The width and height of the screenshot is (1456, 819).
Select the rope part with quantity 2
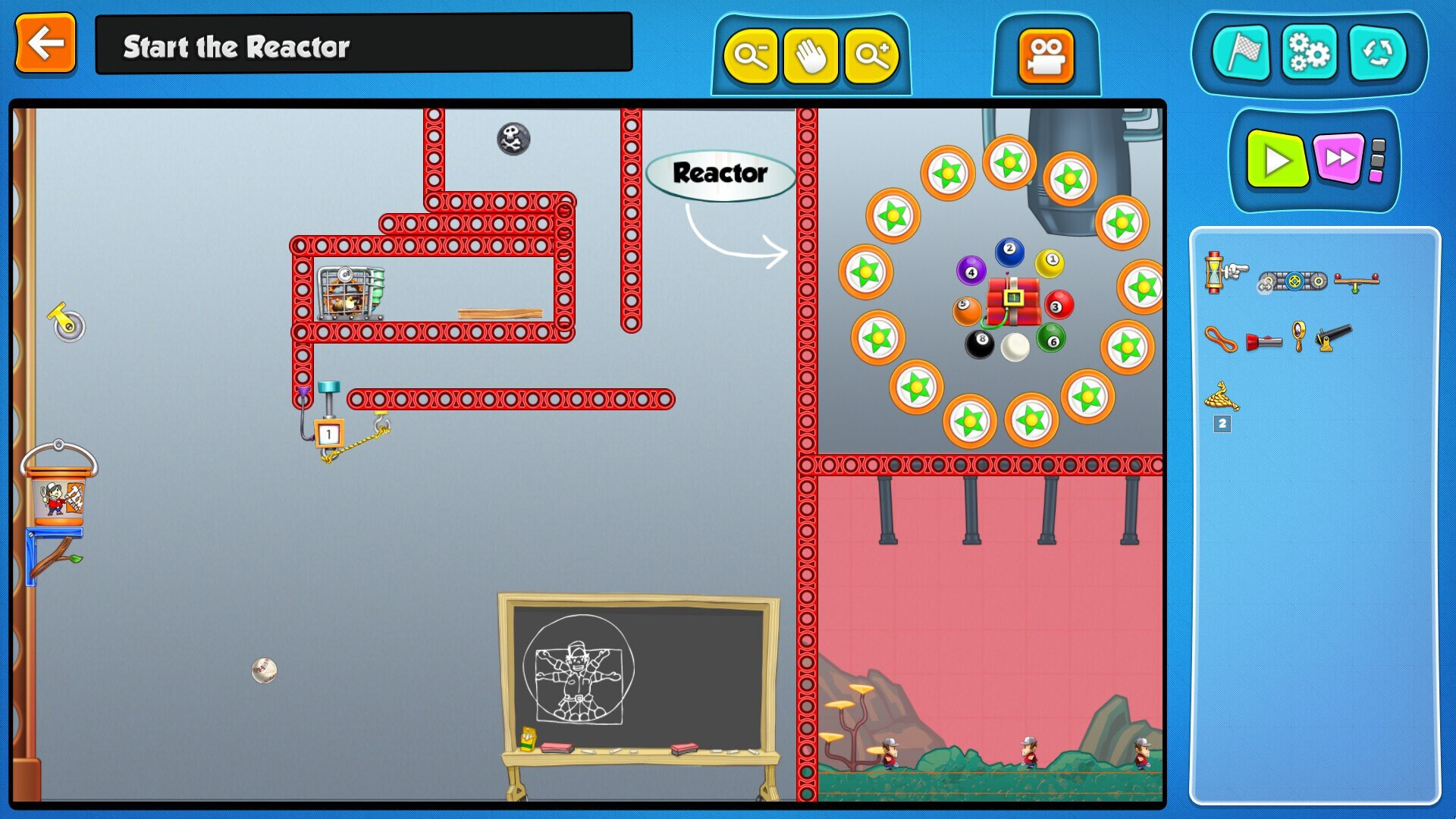pyautogui.click(x=1221, y=396)
